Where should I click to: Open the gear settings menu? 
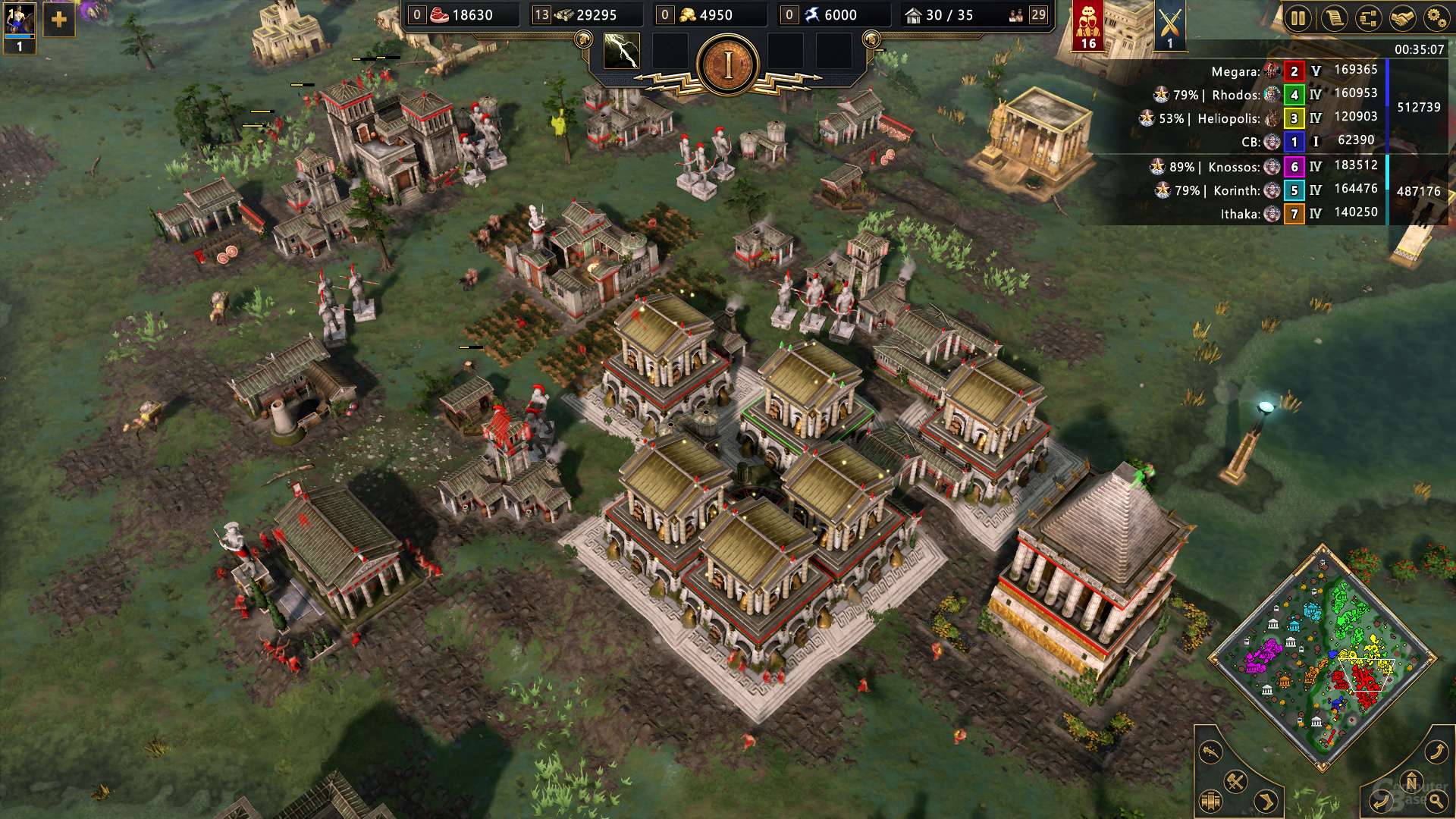tap(1436, 17)
